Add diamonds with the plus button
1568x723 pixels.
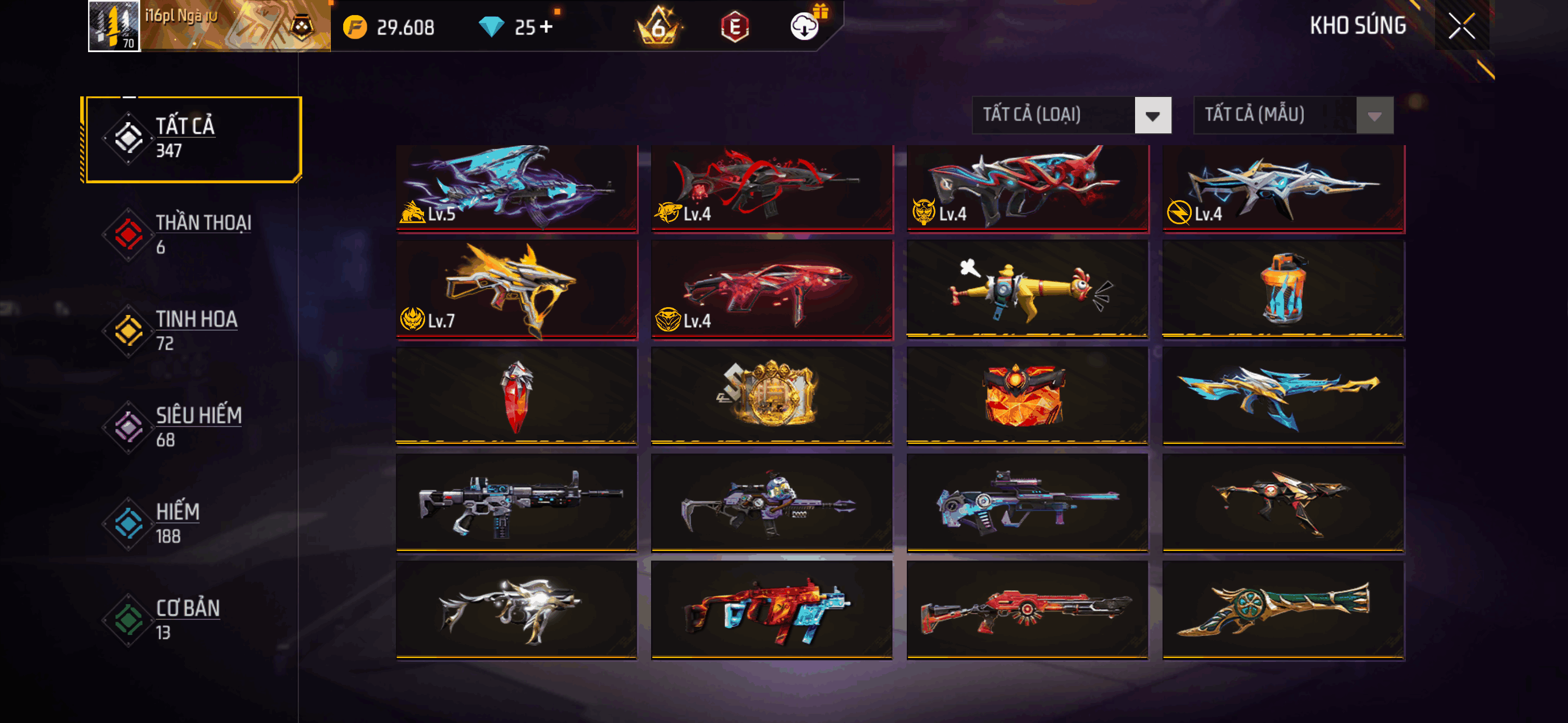point(546,27)
